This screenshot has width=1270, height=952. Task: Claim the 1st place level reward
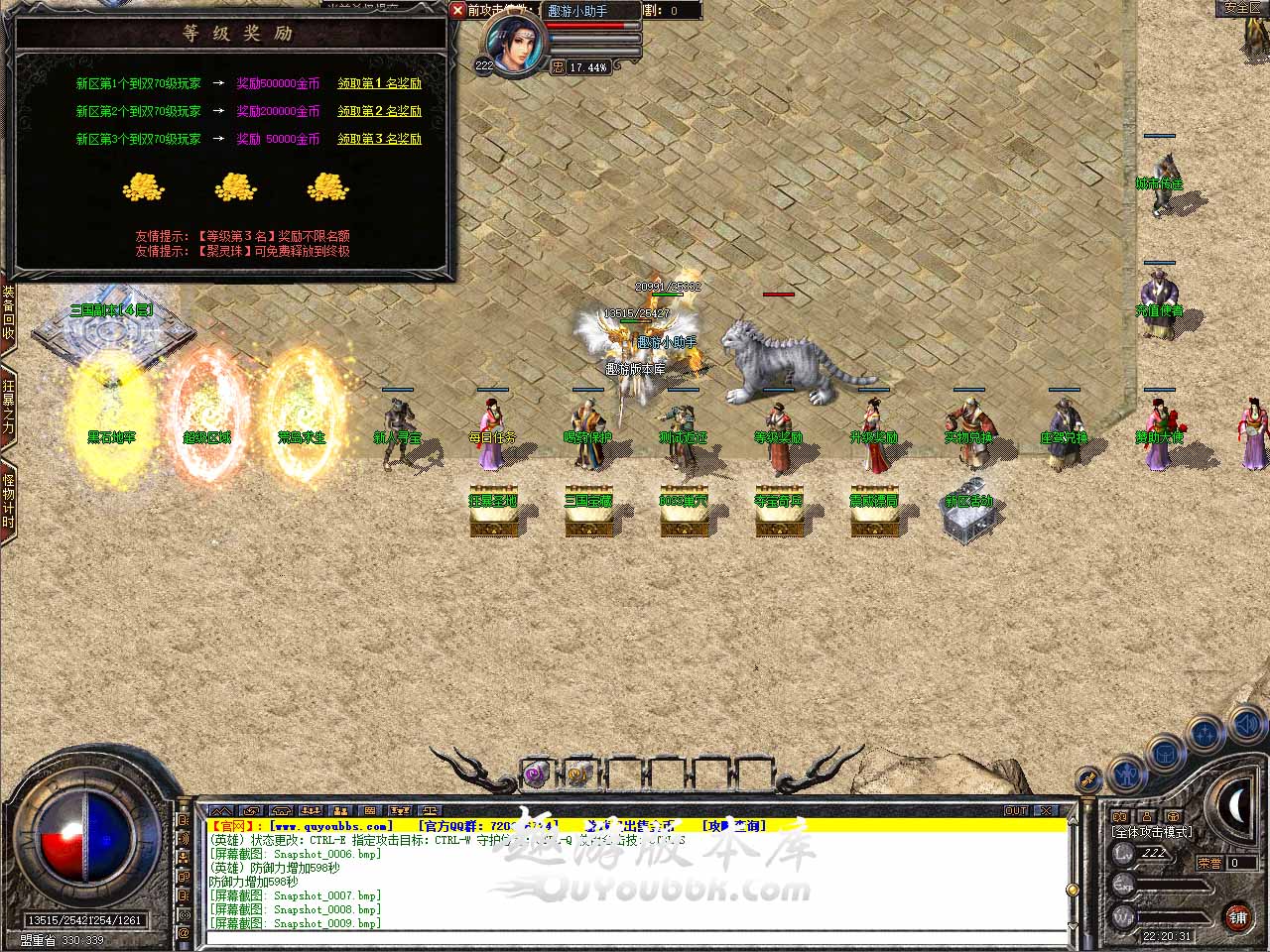pos(379,83)
